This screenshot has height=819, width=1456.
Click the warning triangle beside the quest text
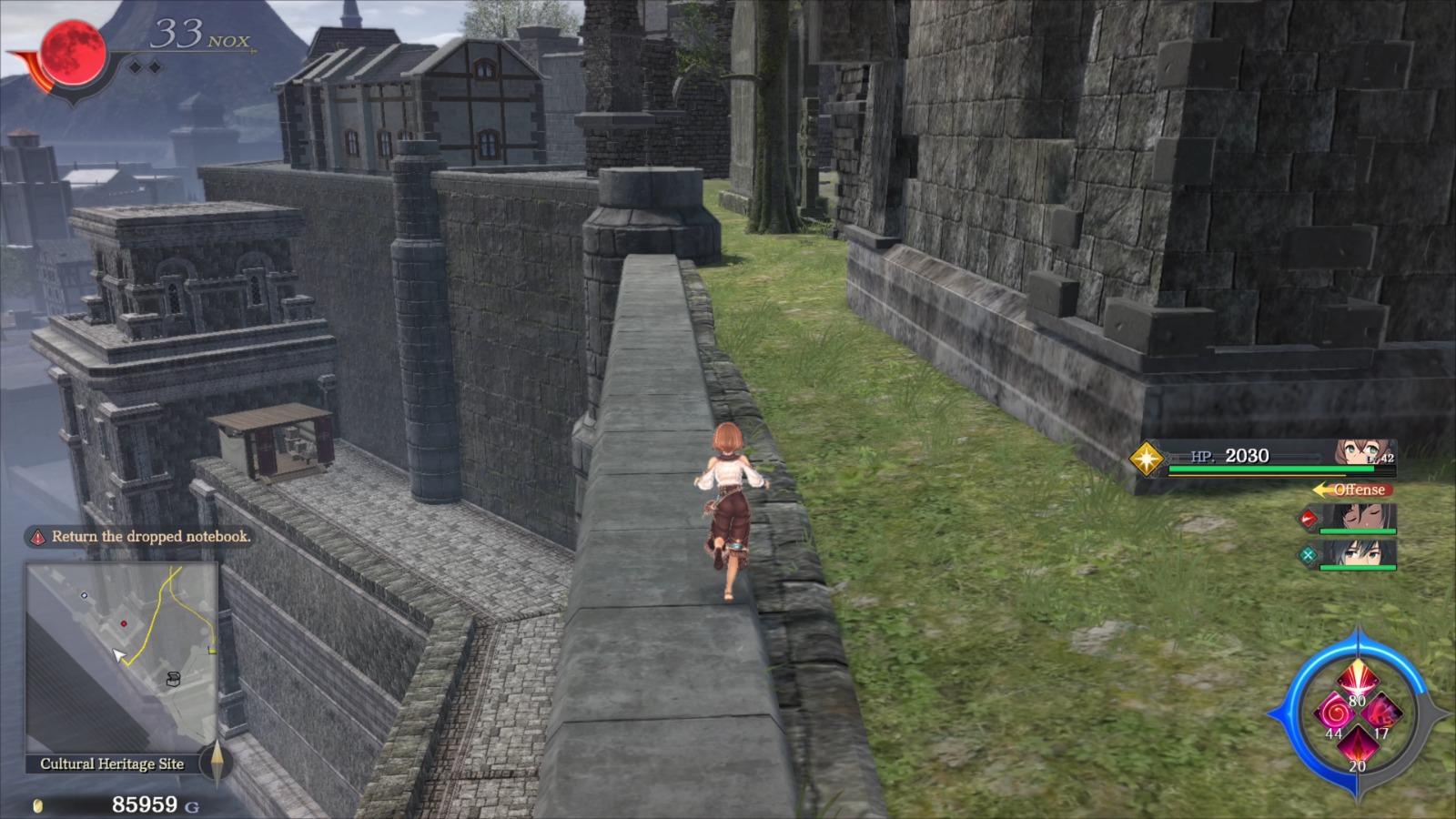click(x=36, y=538)
